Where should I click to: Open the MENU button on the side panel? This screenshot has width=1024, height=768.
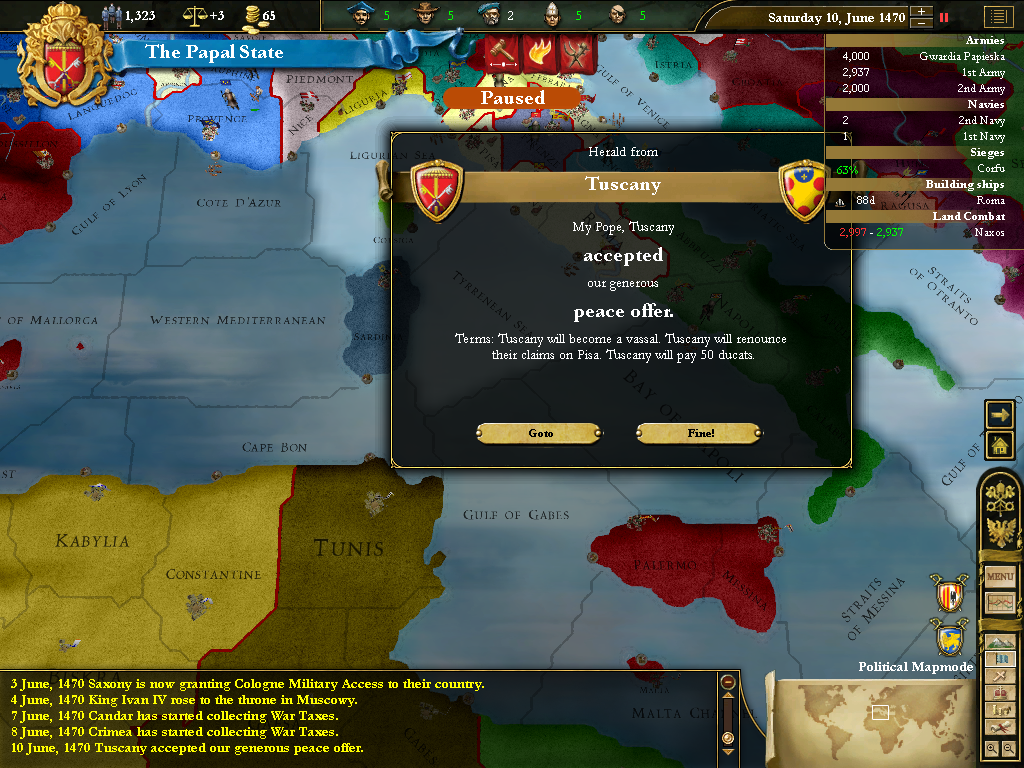tap(1000, 577)
